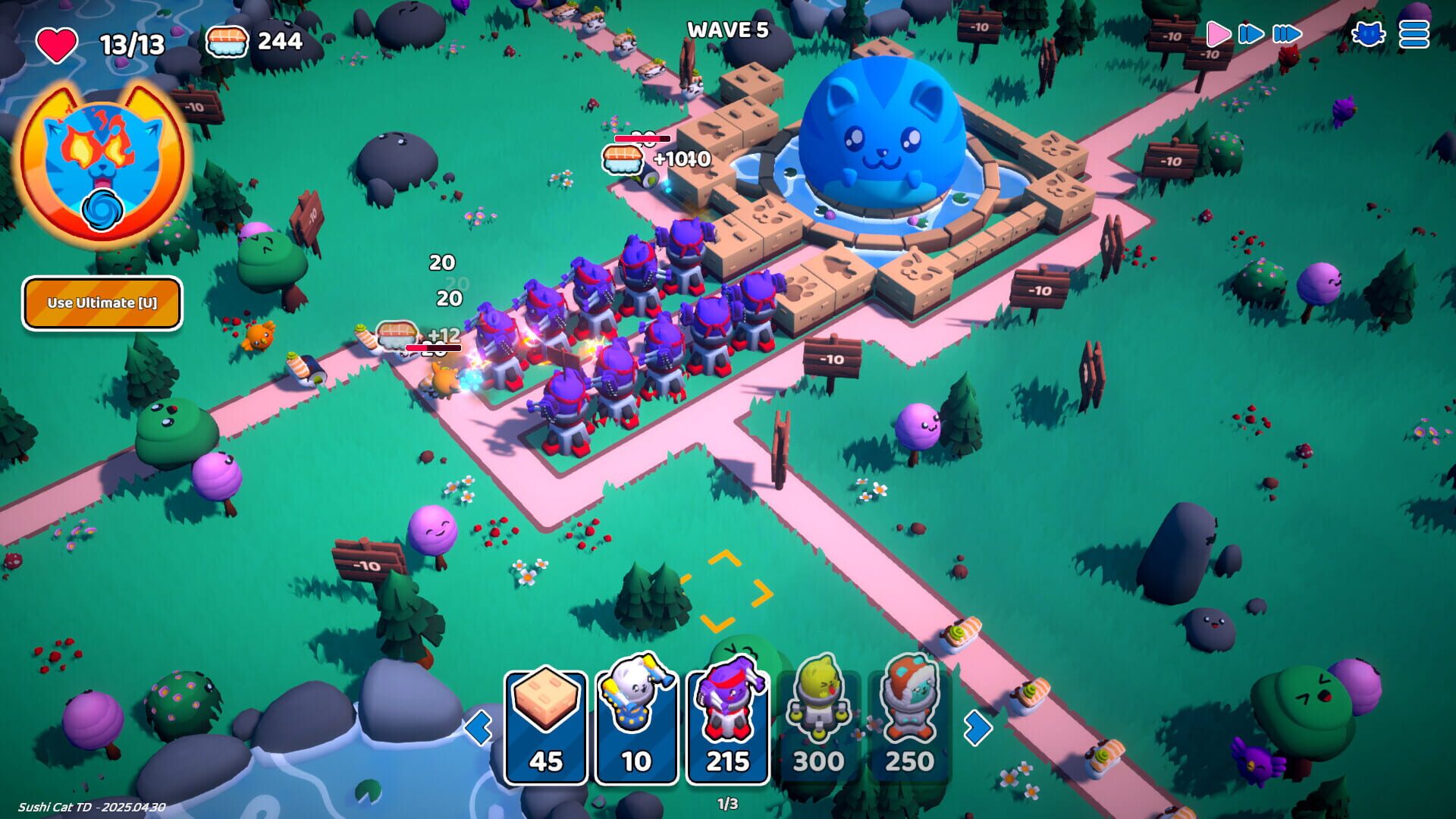Select the orange diver tower costing 250
This screenshot has width=1456, height=819.
(x=908, y=722)
